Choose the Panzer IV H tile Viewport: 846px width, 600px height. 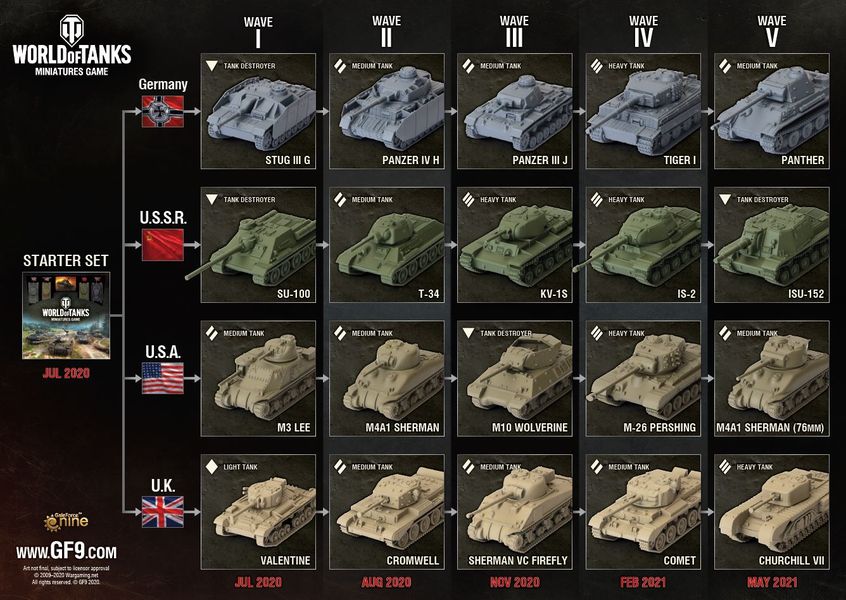(387, 111)
